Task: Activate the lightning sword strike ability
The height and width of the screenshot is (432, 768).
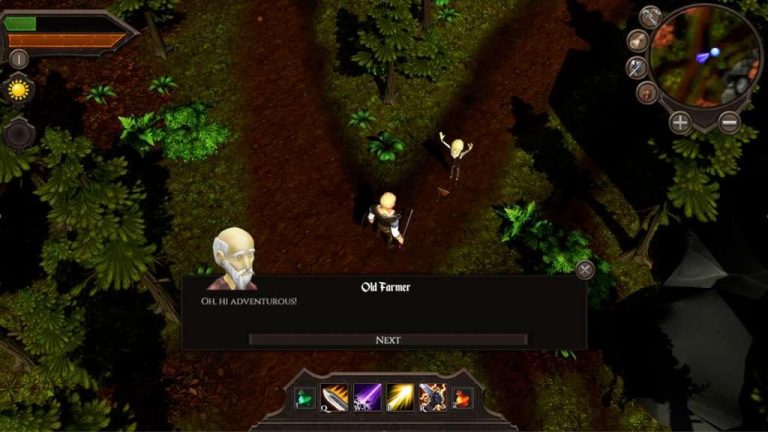Action: point(433,398)
